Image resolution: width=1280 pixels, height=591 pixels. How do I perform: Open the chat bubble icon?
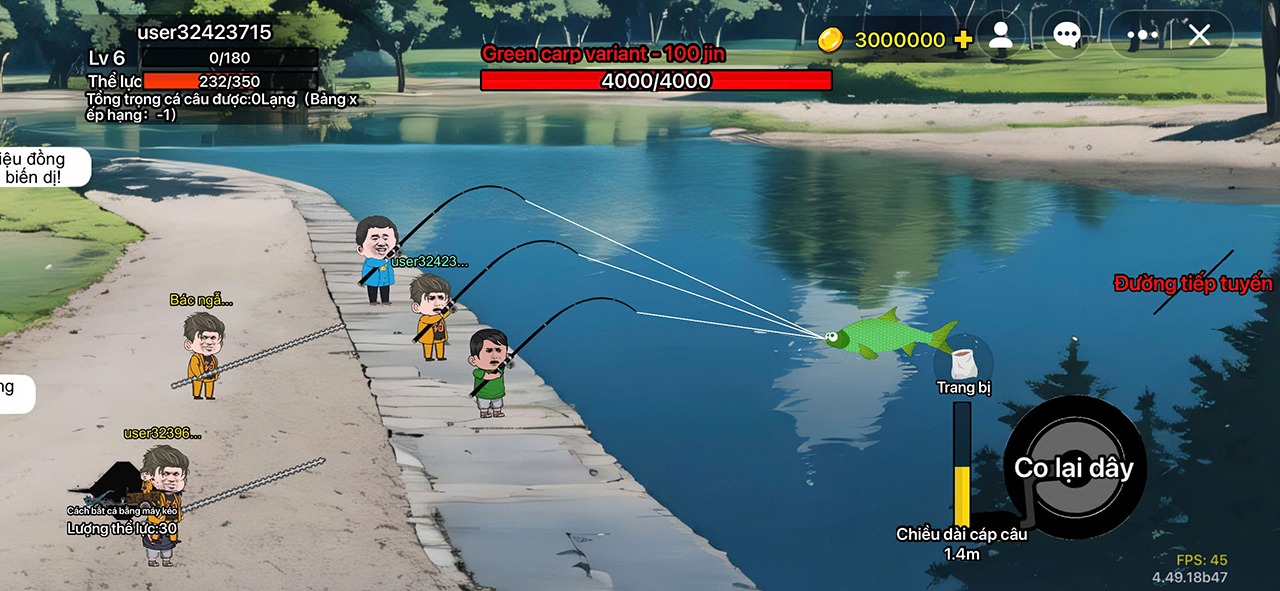[1066, 36]
